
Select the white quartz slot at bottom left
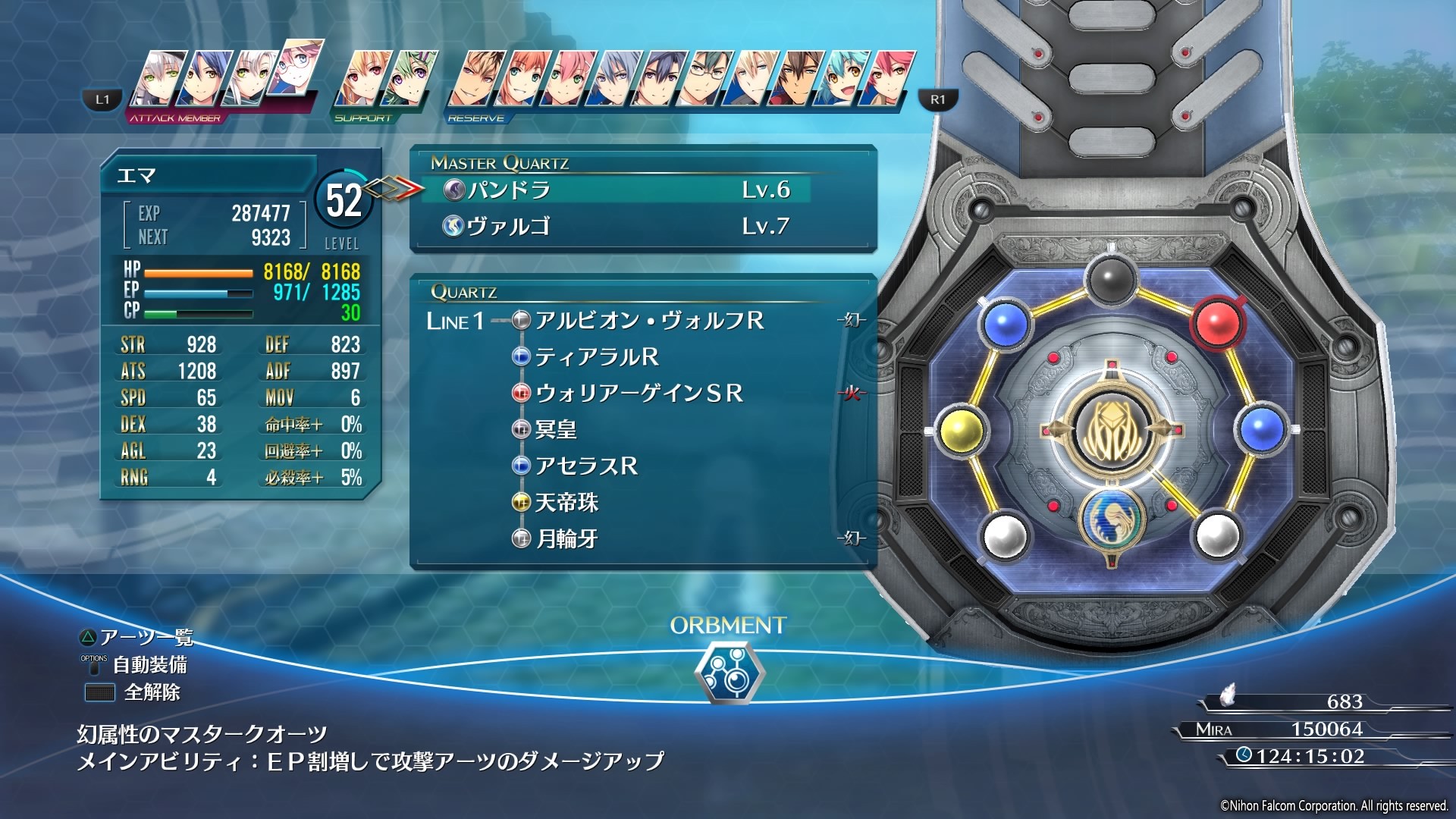1006,535
